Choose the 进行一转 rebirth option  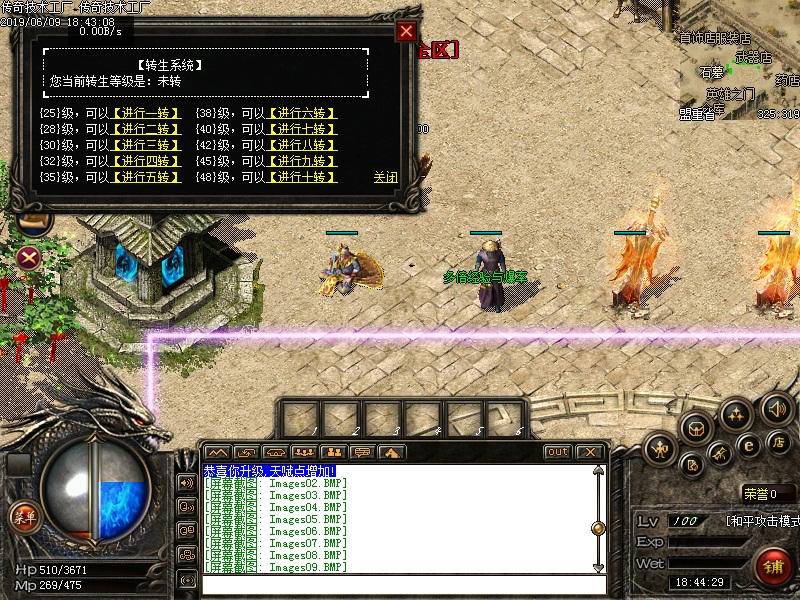(x=146, y=114)
